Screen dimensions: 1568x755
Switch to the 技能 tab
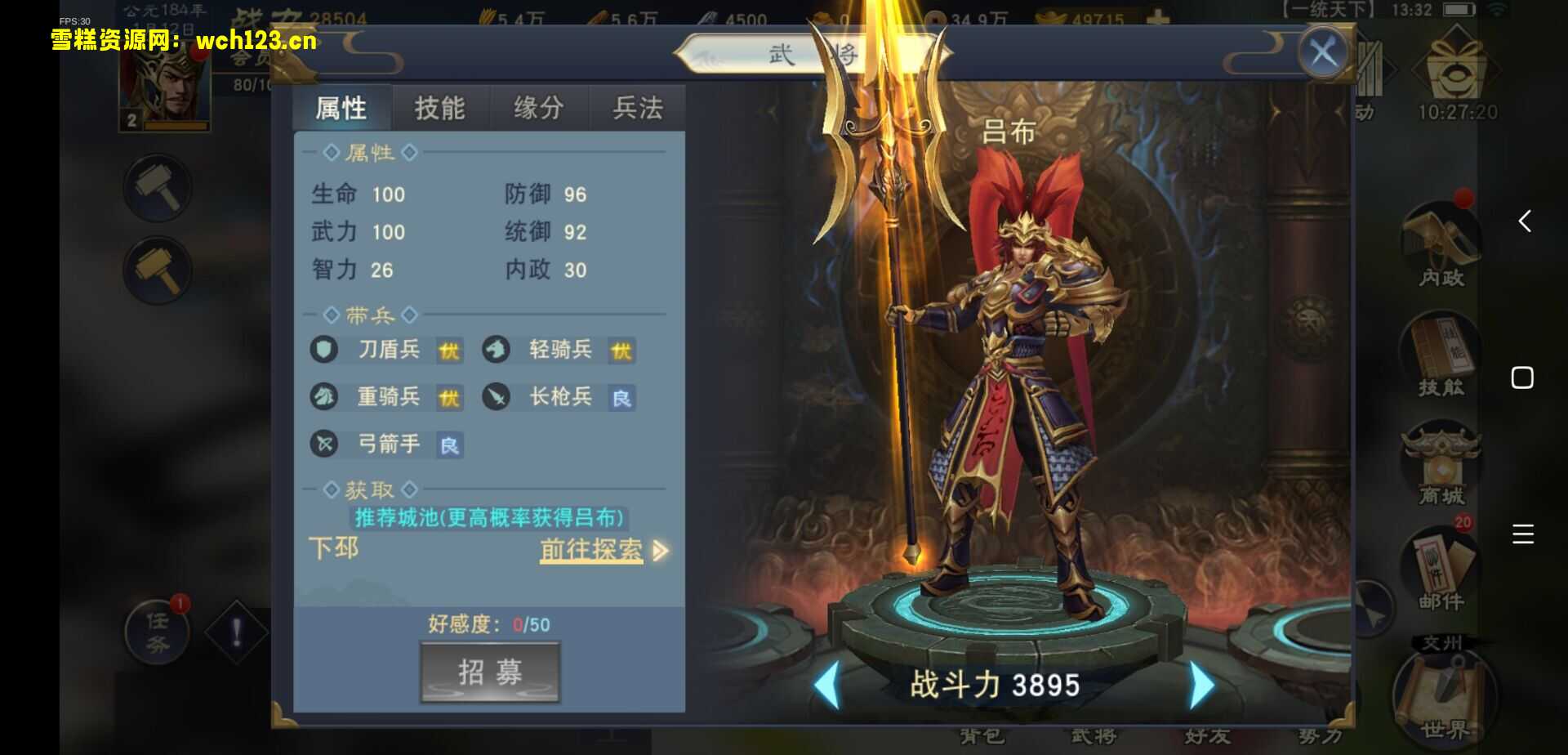click(440, 107)
